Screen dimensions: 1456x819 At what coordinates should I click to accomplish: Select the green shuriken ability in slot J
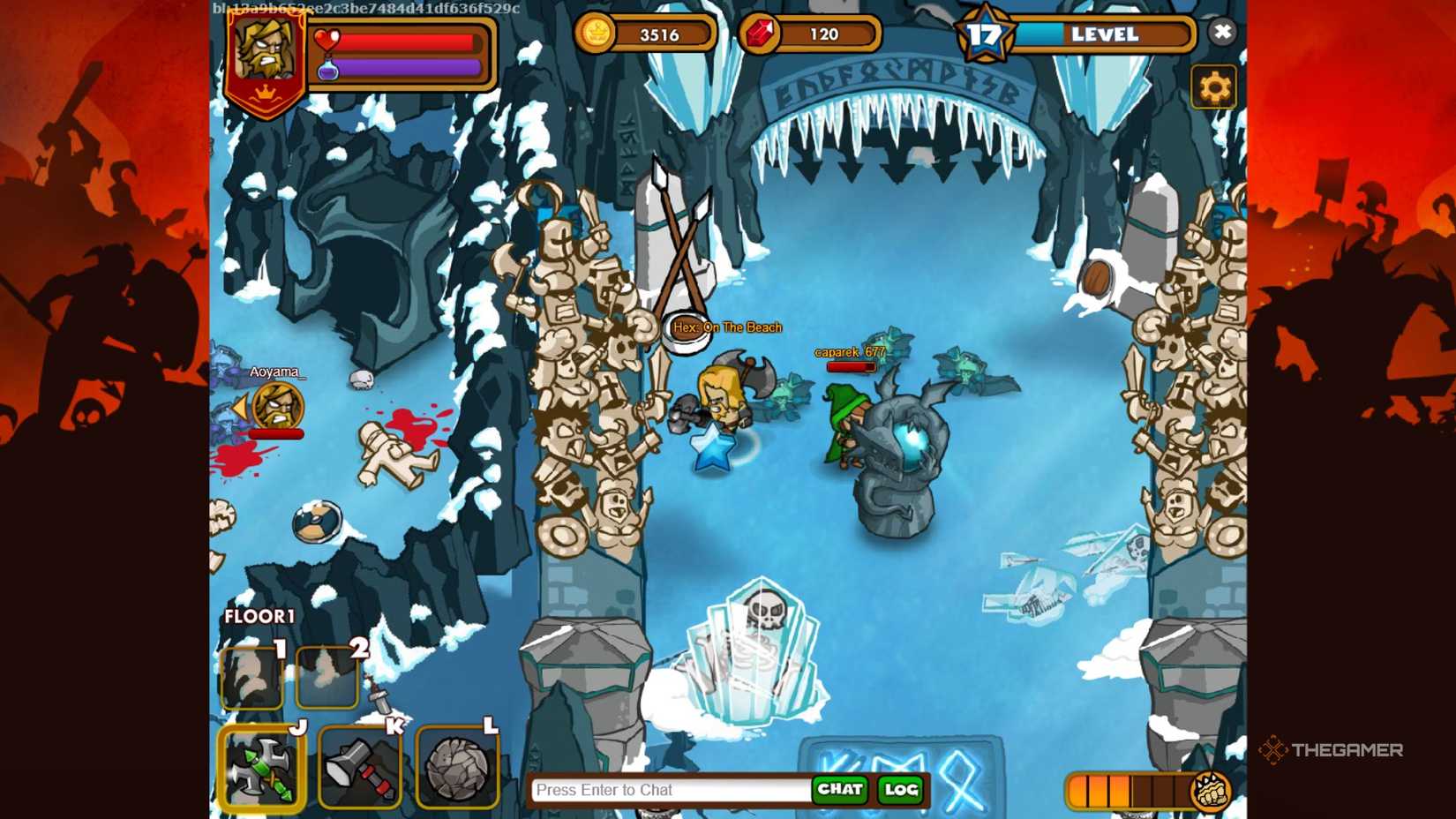(261, 768)
